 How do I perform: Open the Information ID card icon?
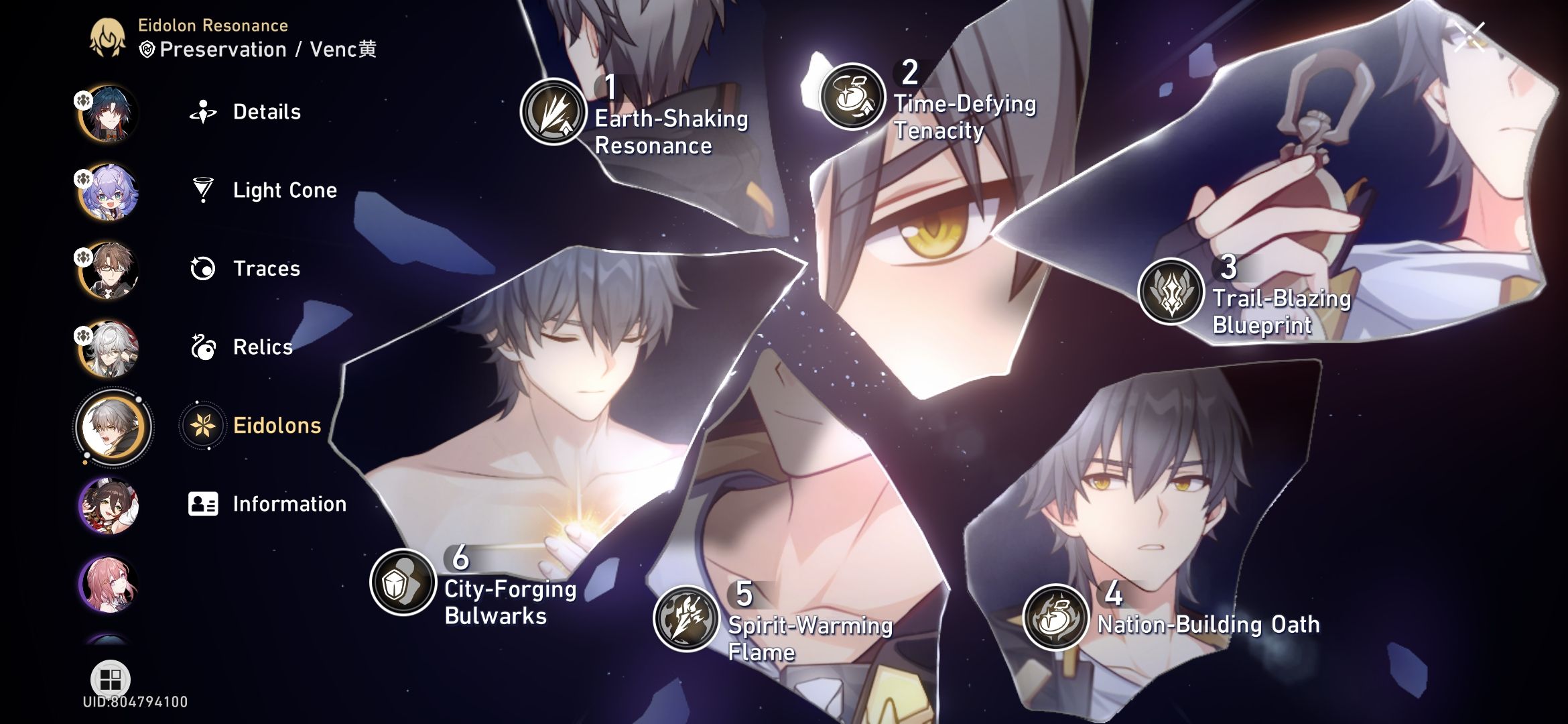click(x=202, y=504)
